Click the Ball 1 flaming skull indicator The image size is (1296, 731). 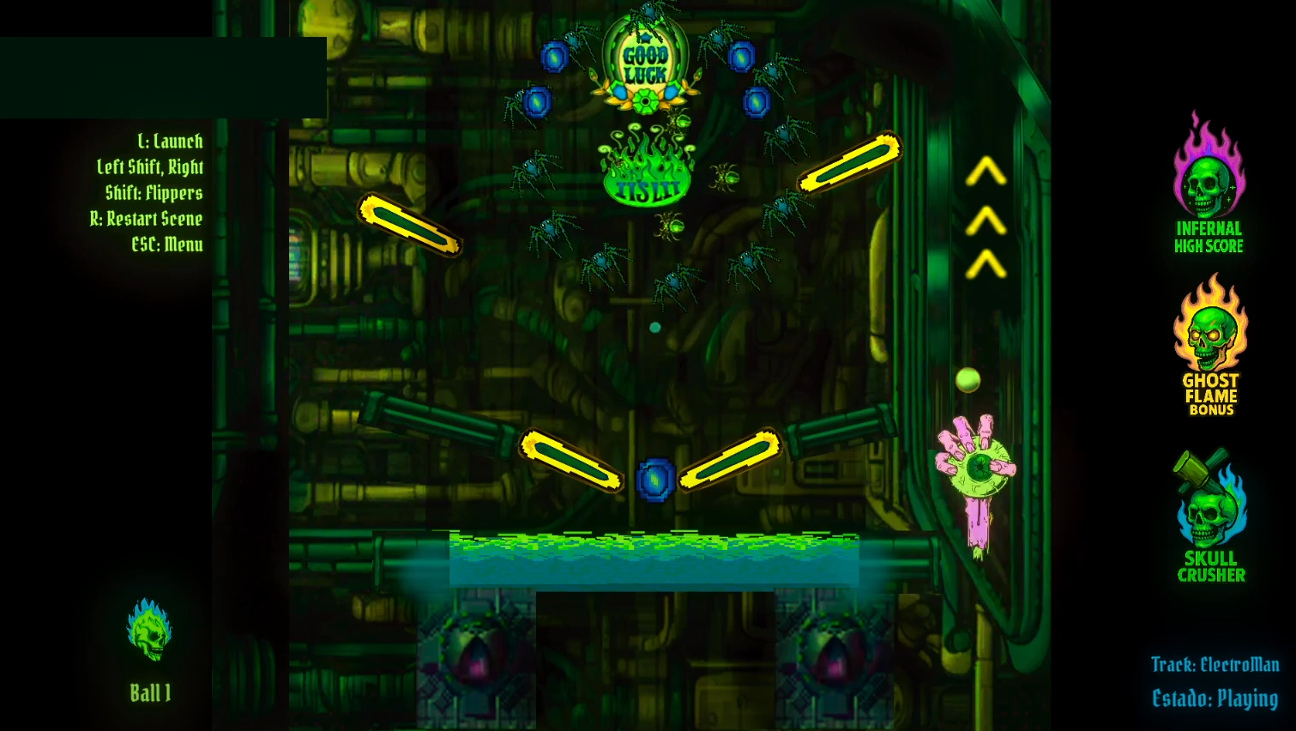point(150,628)
